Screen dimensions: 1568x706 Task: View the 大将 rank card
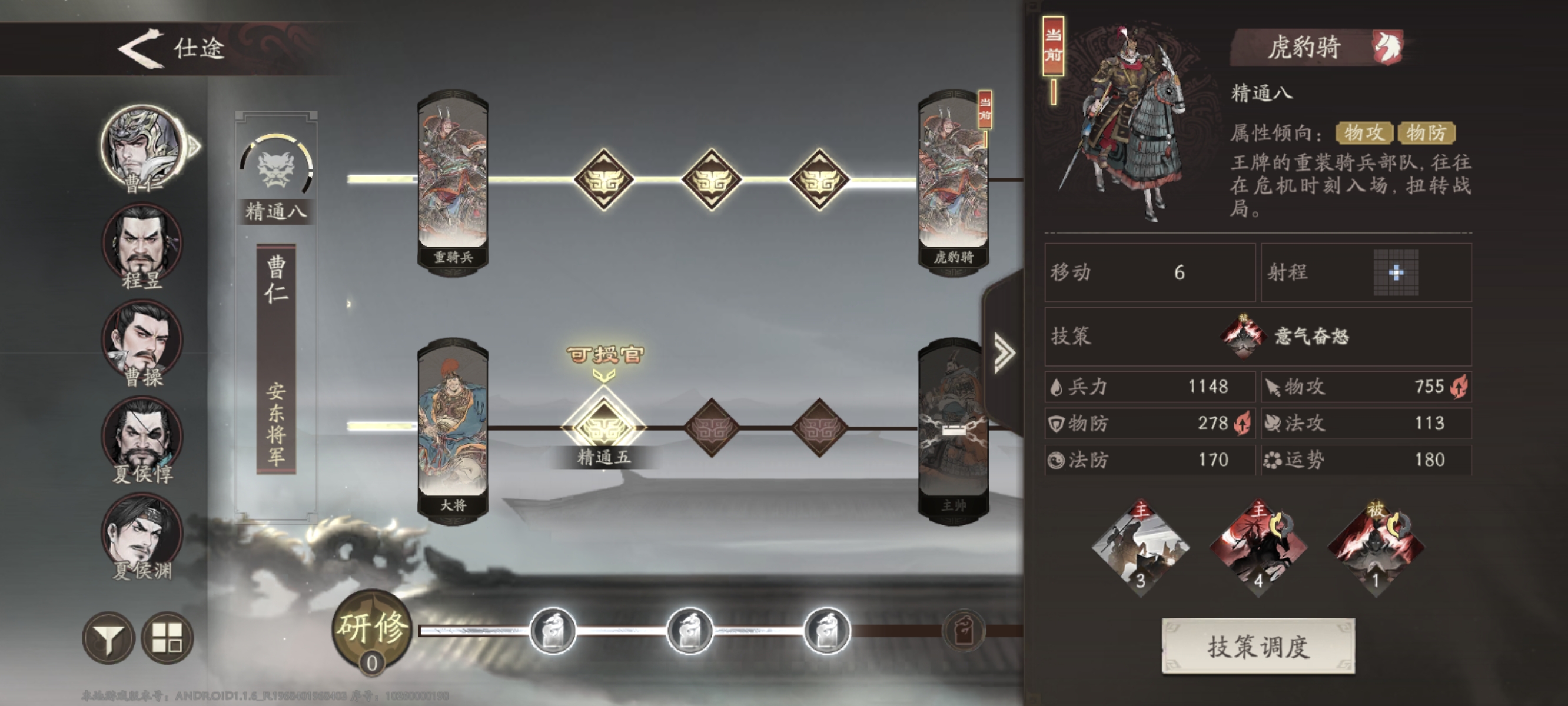[x=452, y=429]
